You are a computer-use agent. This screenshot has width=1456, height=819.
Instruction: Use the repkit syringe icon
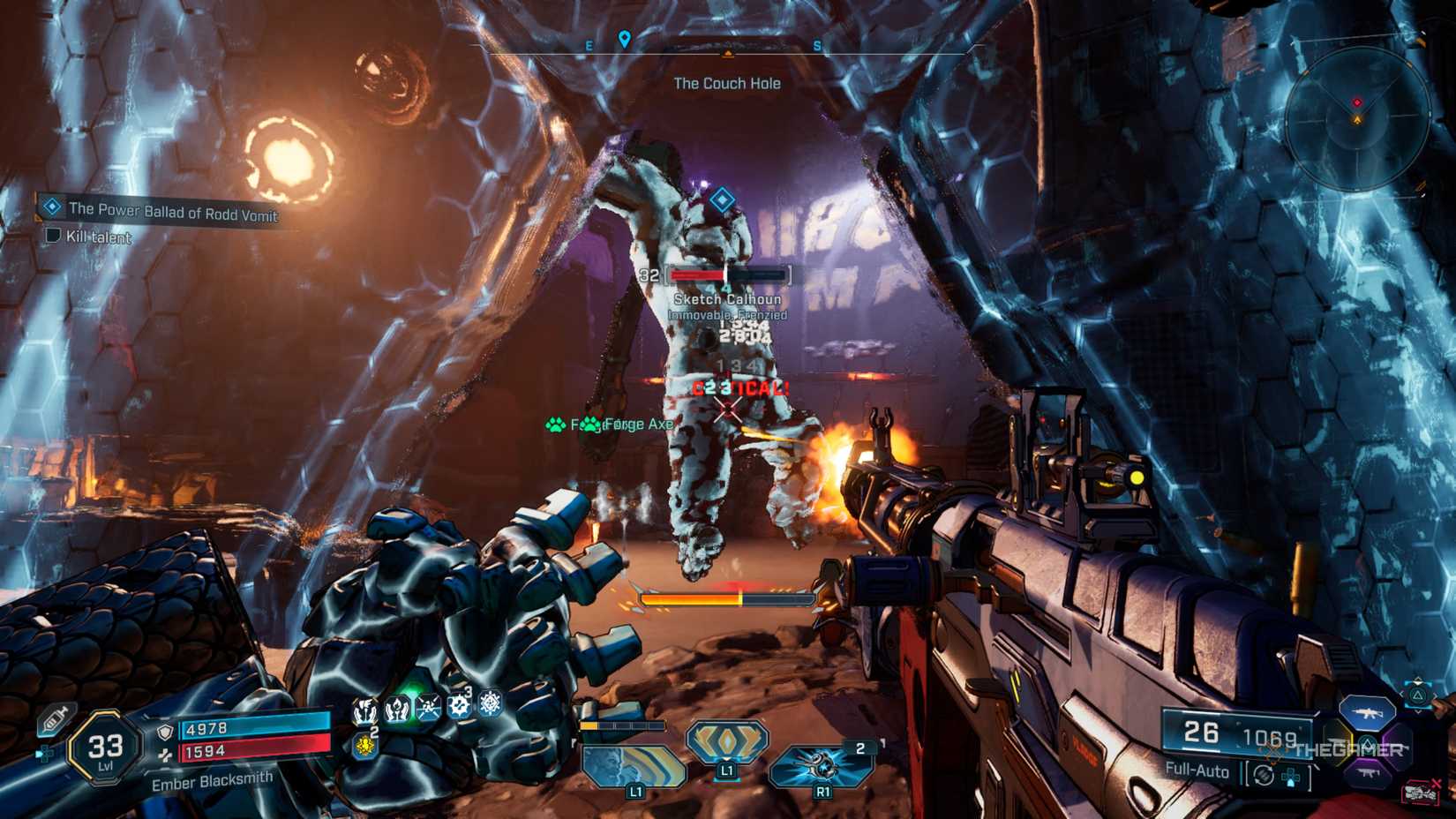(x=55, y=720)
